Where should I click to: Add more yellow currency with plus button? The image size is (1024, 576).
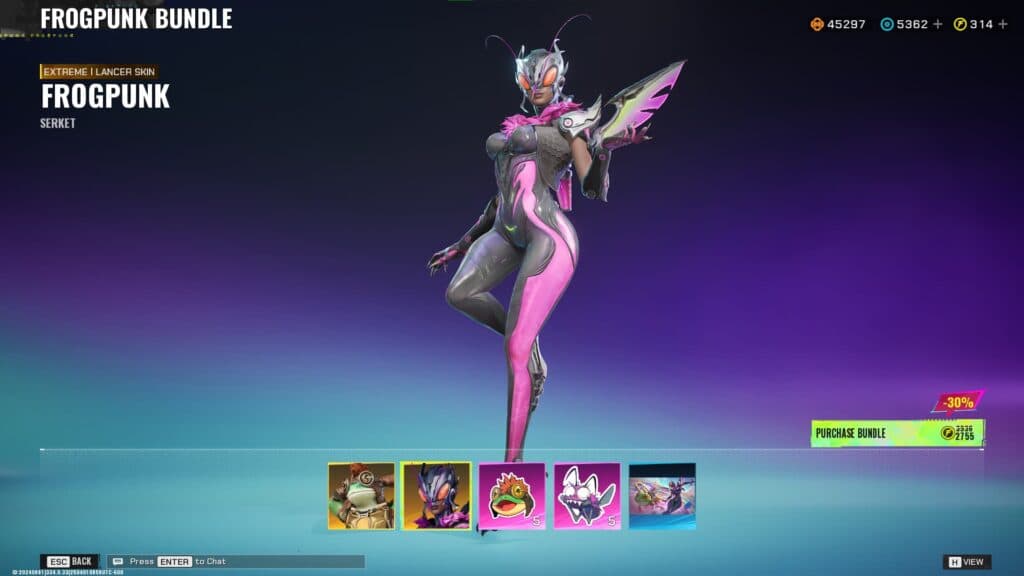pos(1003,24)
